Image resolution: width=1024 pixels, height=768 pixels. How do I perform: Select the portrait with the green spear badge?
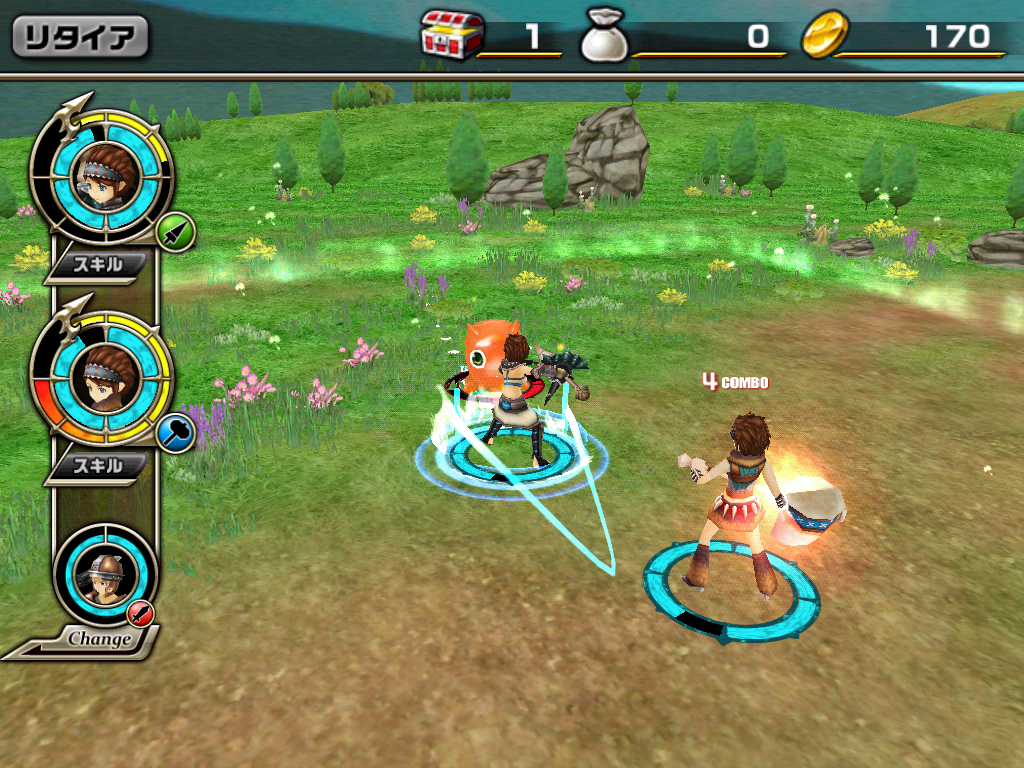101,178
